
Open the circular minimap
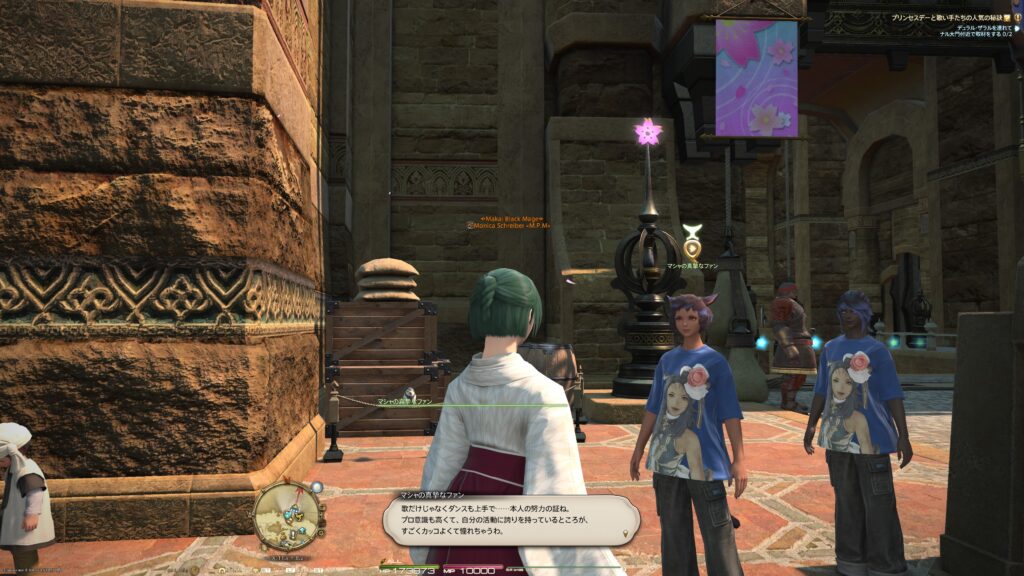coord(287,514)
